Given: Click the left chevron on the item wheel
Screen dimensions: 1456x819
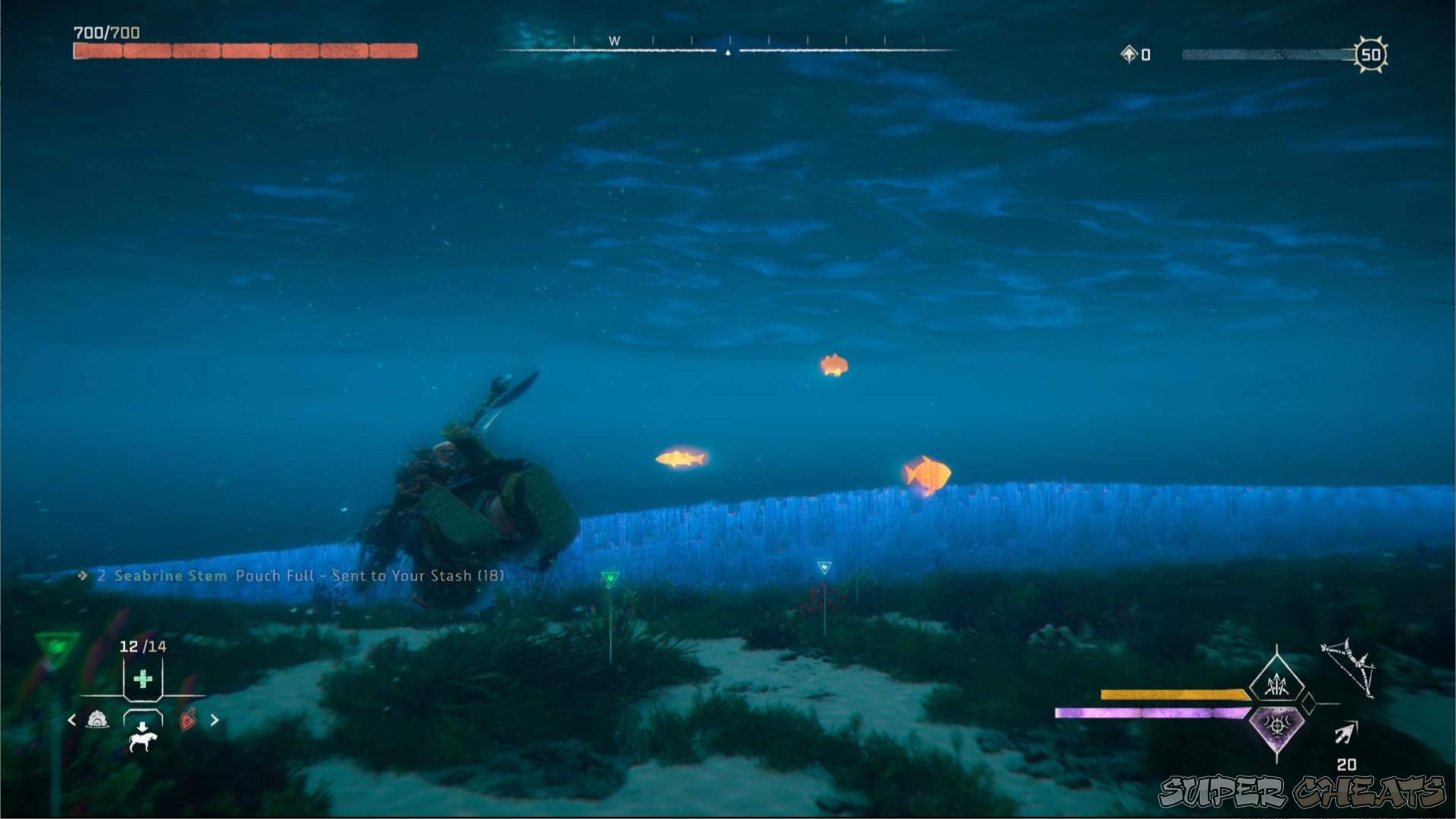Looking at the screenshot, I should tap(72, 720).
